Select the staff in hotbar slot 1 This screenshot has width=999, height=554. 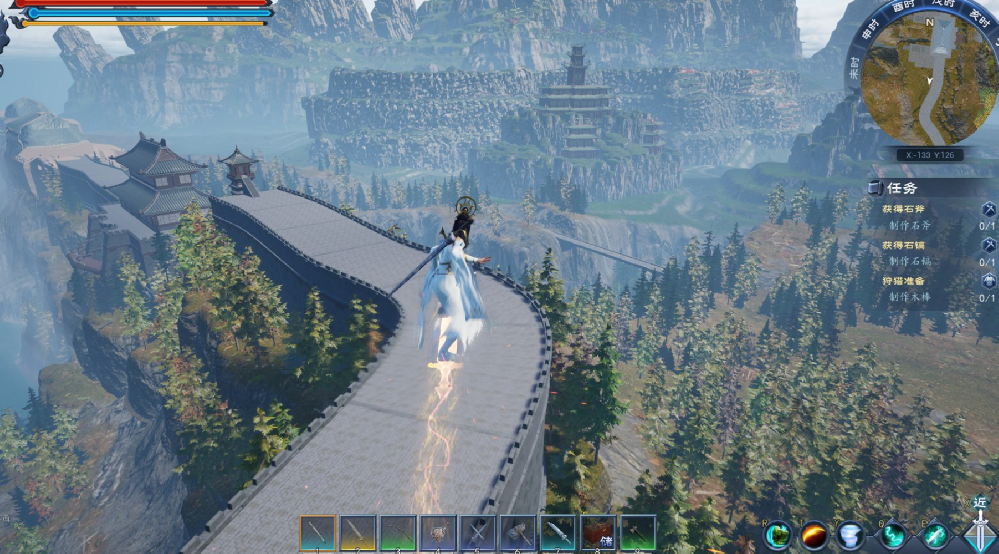point(318,532)
